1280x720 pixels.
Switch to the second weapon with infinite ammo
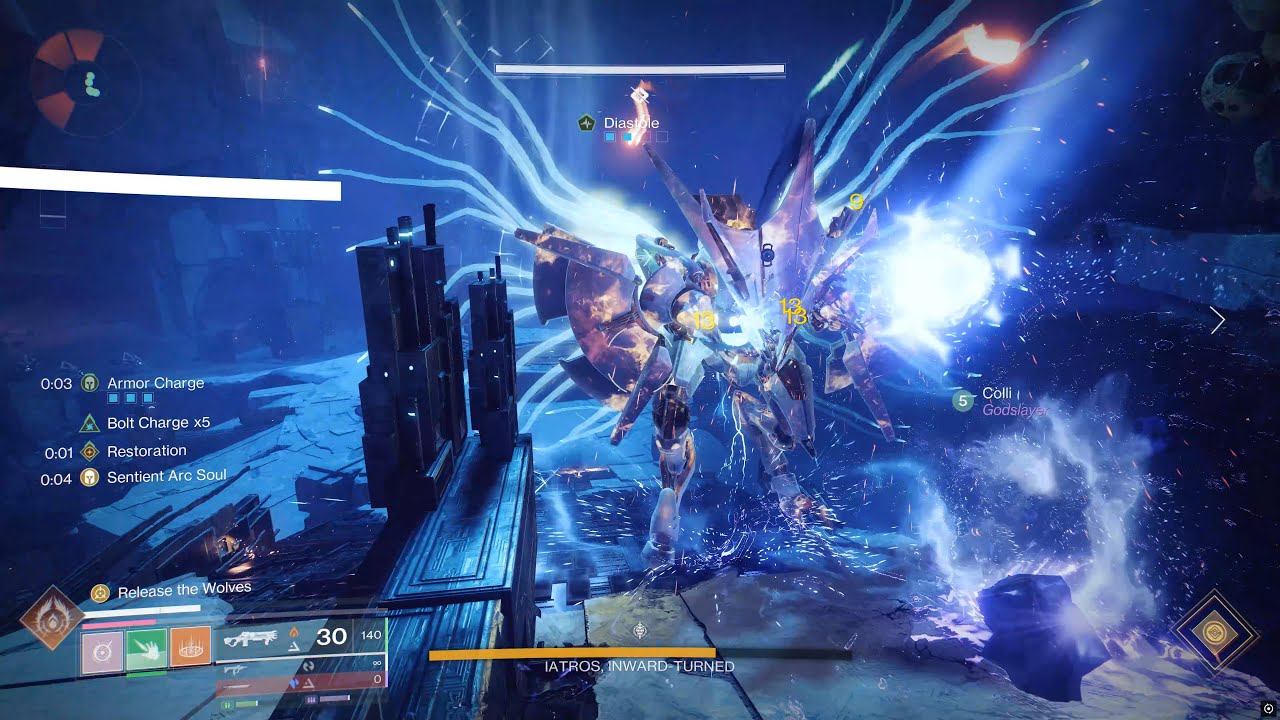coord(300,664)
